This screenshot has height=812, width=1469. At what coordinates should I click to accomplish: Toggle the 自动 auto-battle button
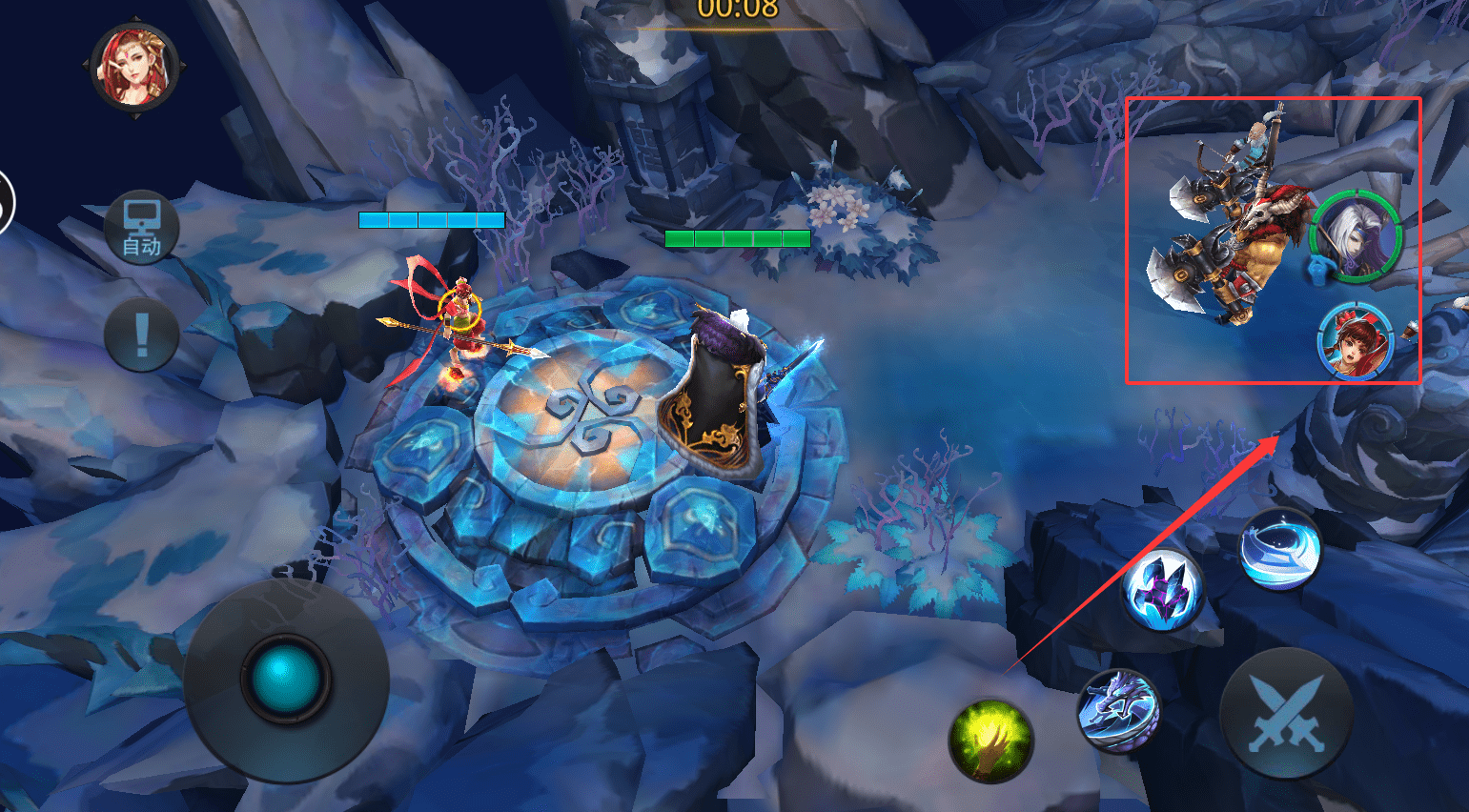142,229
